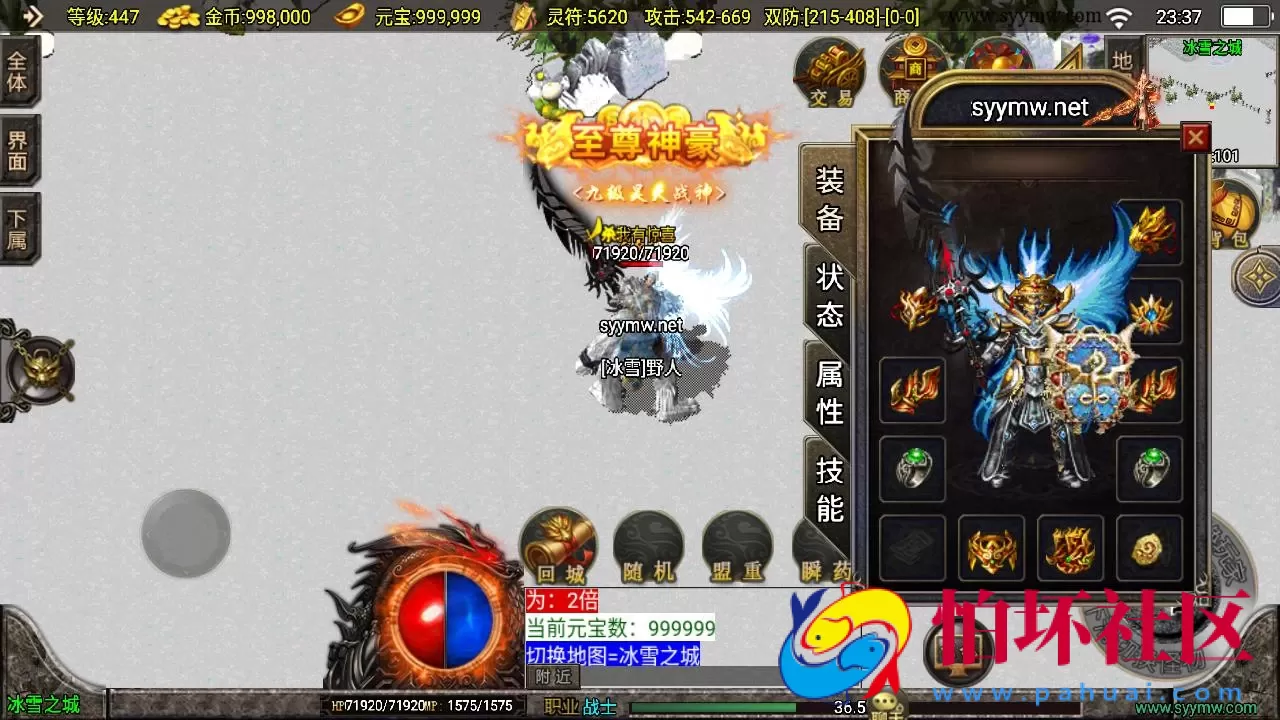Viewport: 1280px width, 720px height.
Task: Open the 交易 trade icon
Action: pyautogui.click(x=829, y=70)
